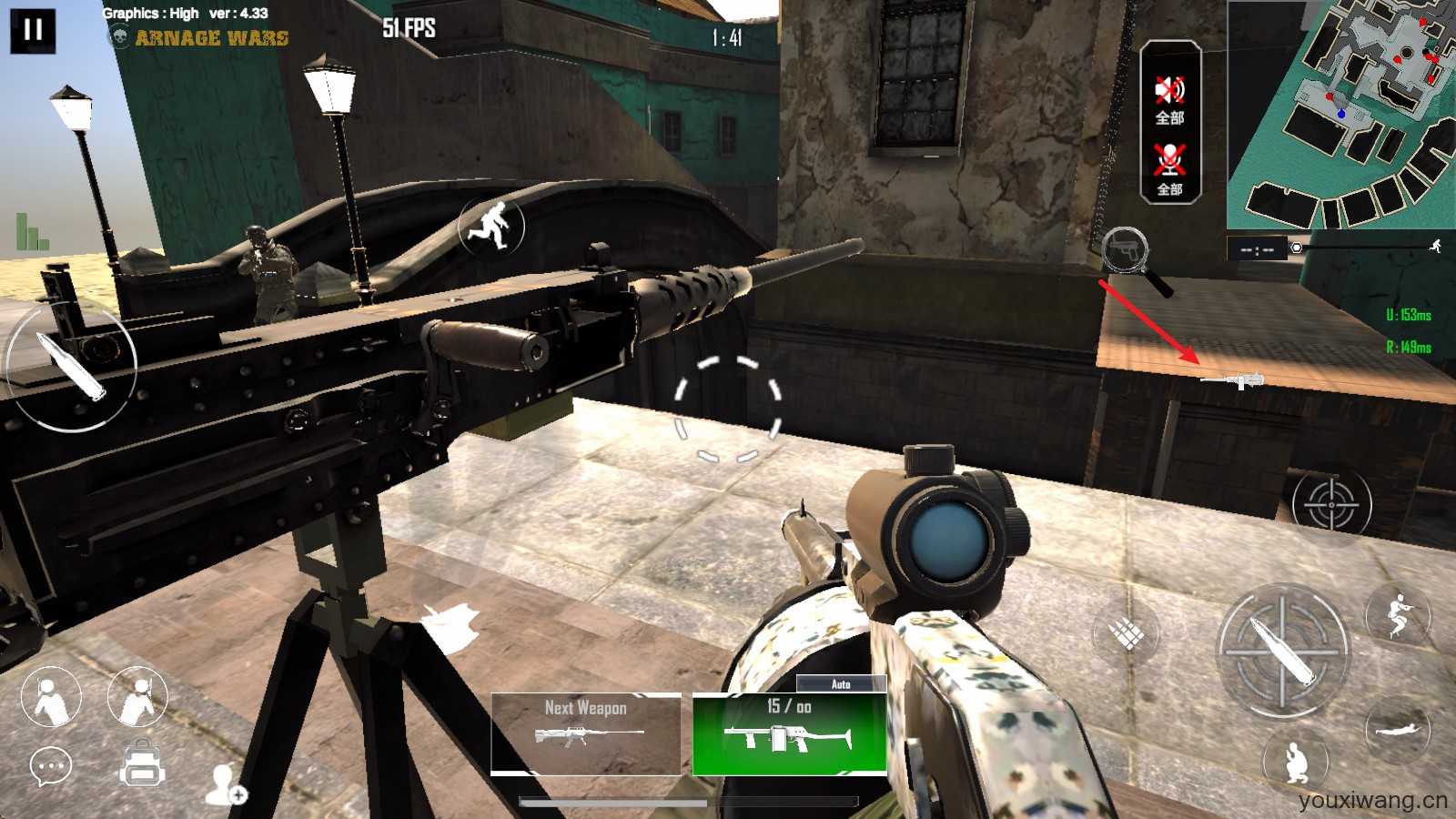Open the chat bubble
The height and width of the screenshot is (819, 1456).
[51, 766]
